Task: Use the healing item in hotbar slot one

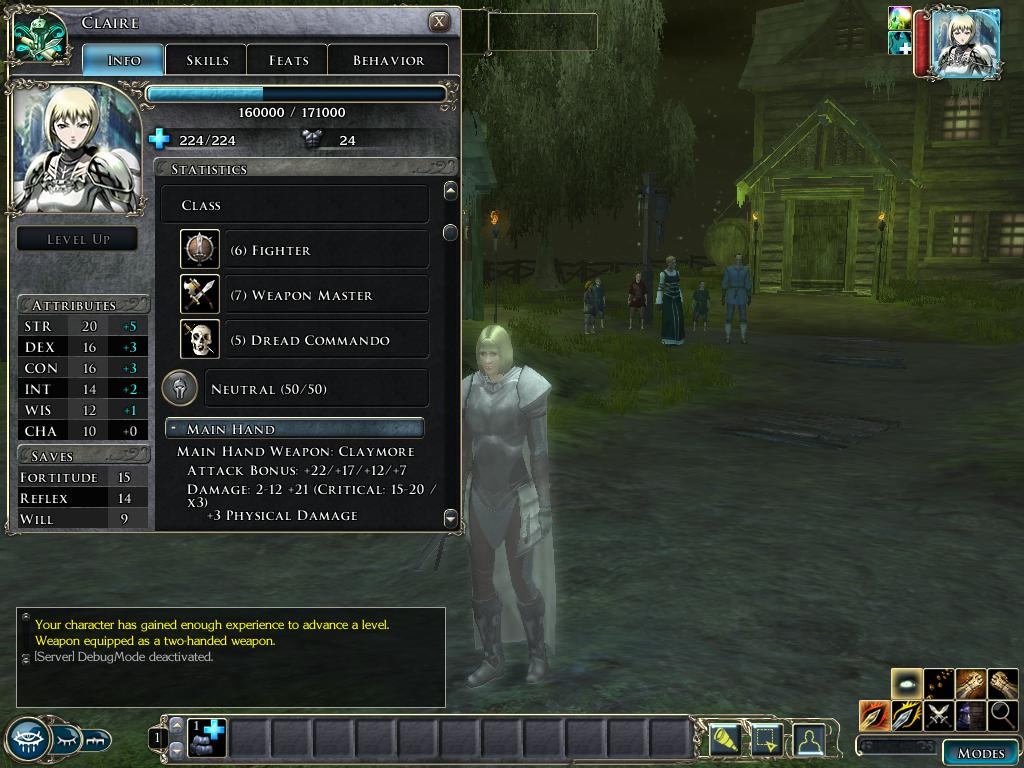Action: (x=209, y=738)
